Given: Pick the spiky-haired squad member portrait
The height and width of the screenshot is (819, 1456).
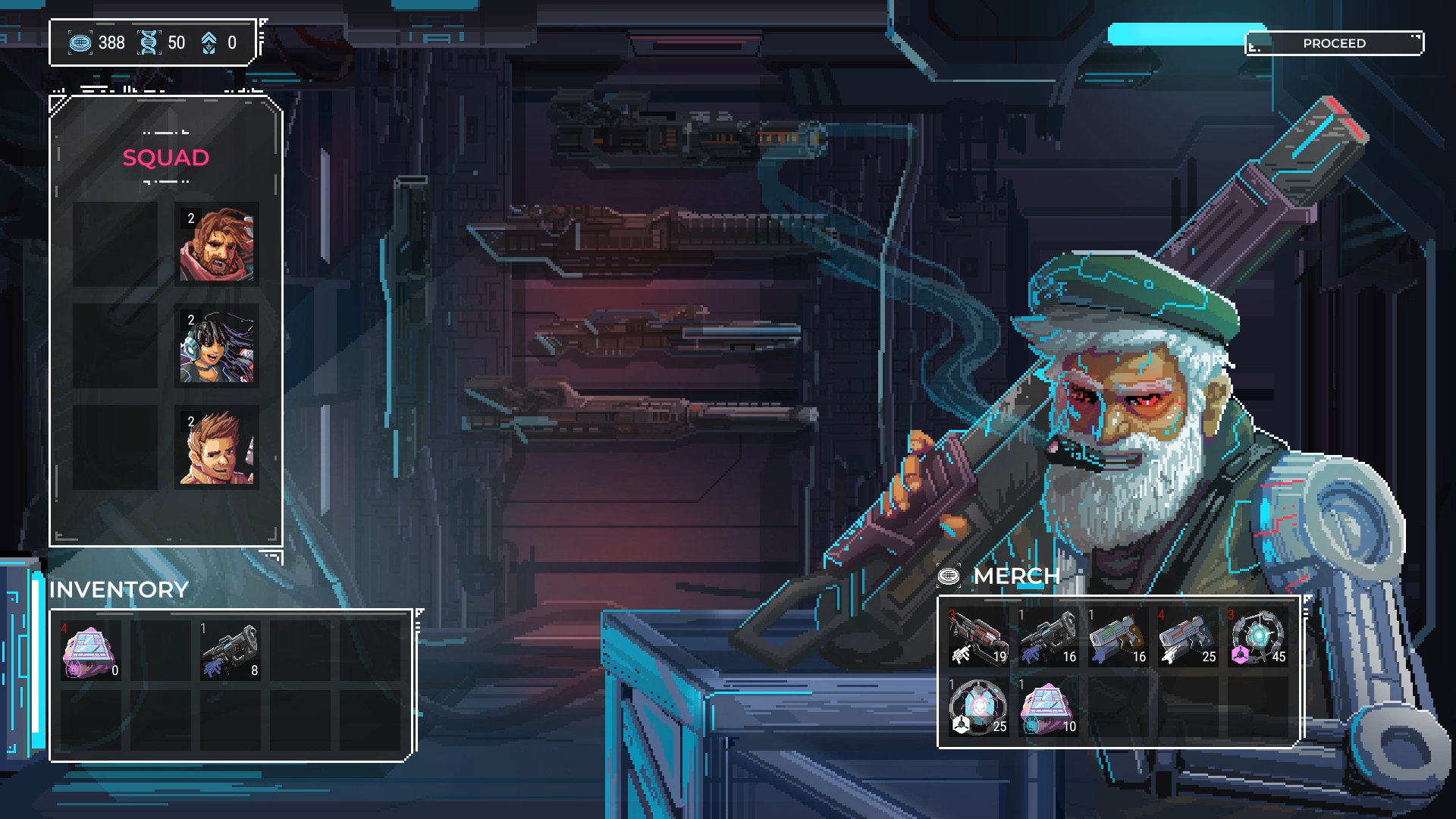Looking at the screenshot, I should 217,447.
